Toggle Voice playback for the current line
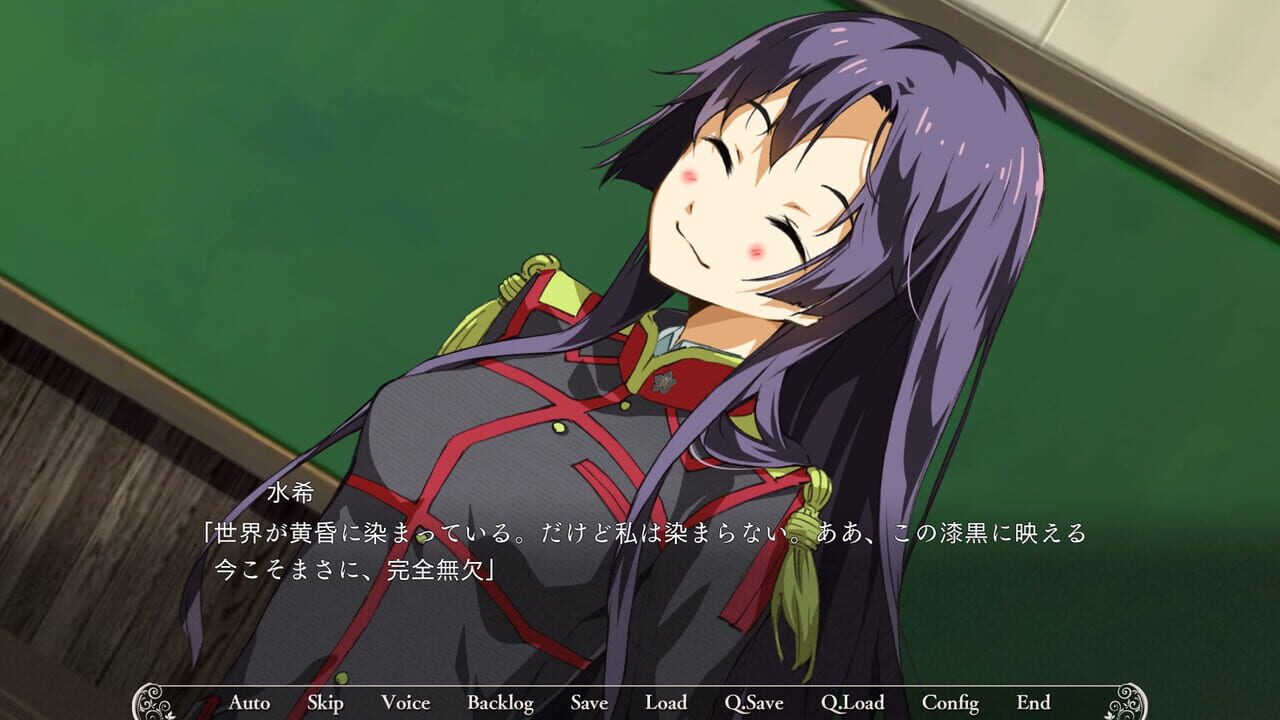 point(405,703)
